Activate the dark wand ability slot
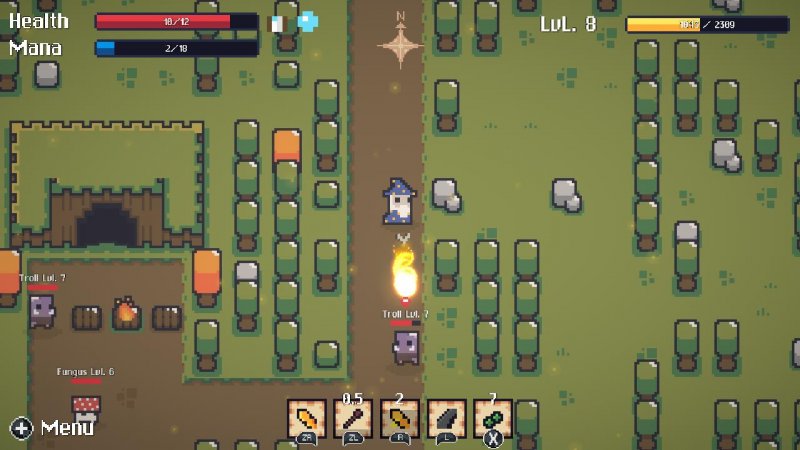This screenshot has height=450, width=800. [353, 419]
